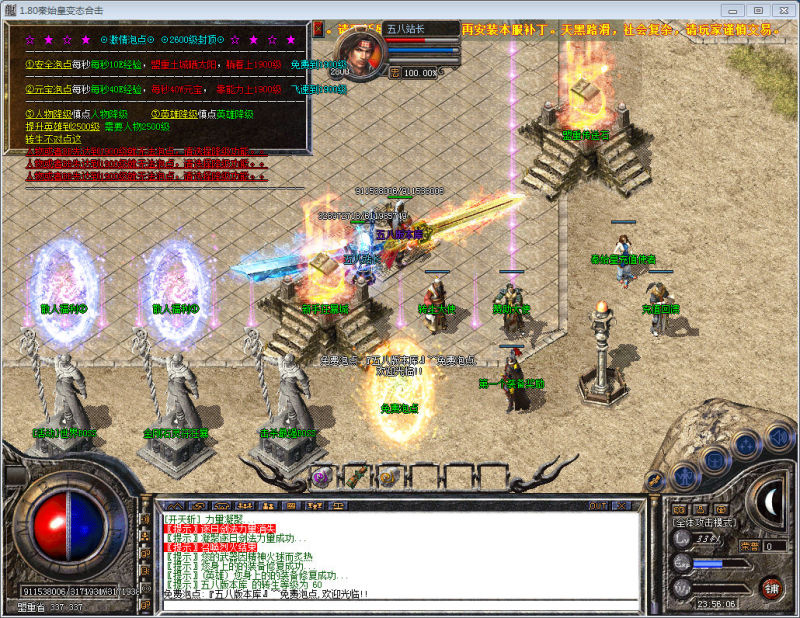Screen dimensions: 800x618
Task: Click the OUT button above chat
Action: click(x=597, y=506)
